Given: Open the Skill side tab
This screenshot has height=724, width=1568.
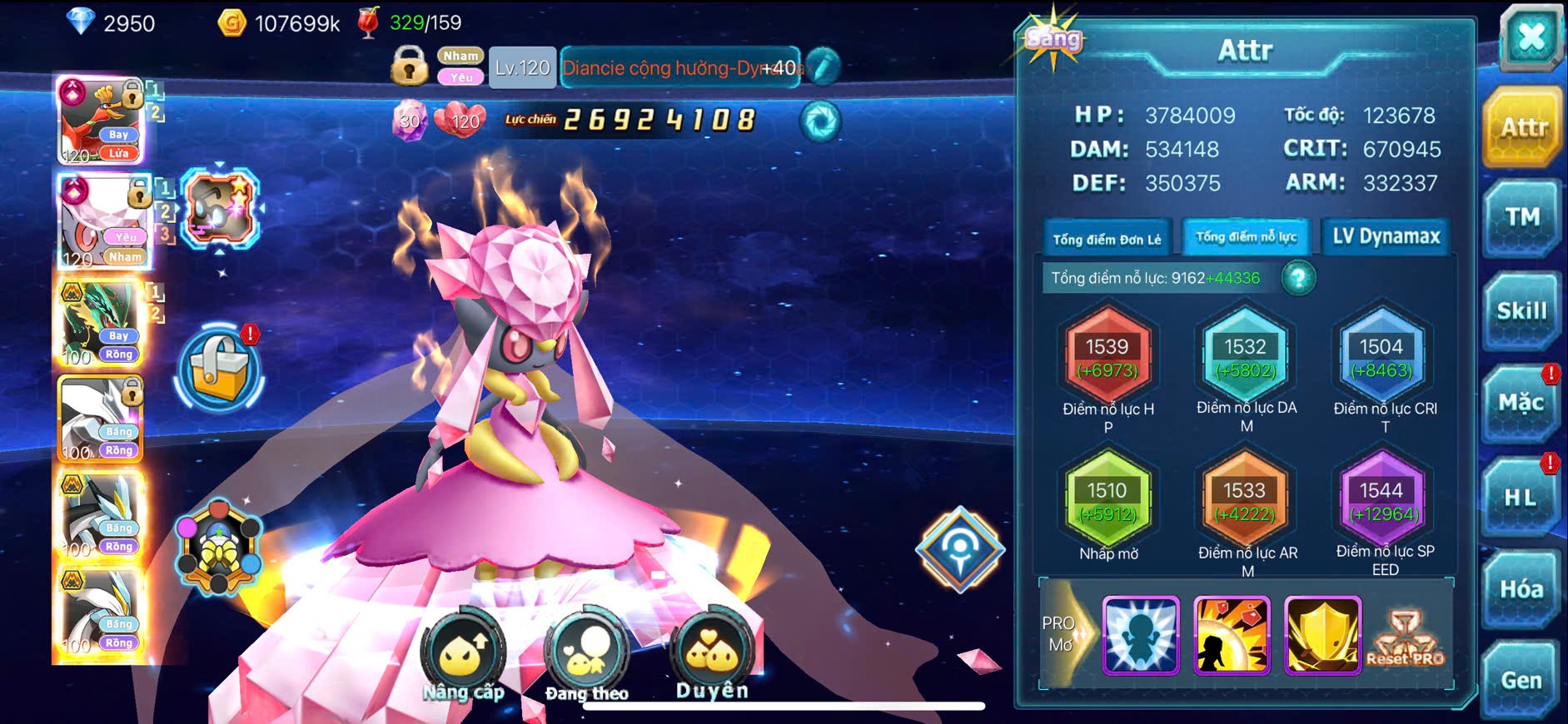Looking at the screenshot, I should [1522, 311].
